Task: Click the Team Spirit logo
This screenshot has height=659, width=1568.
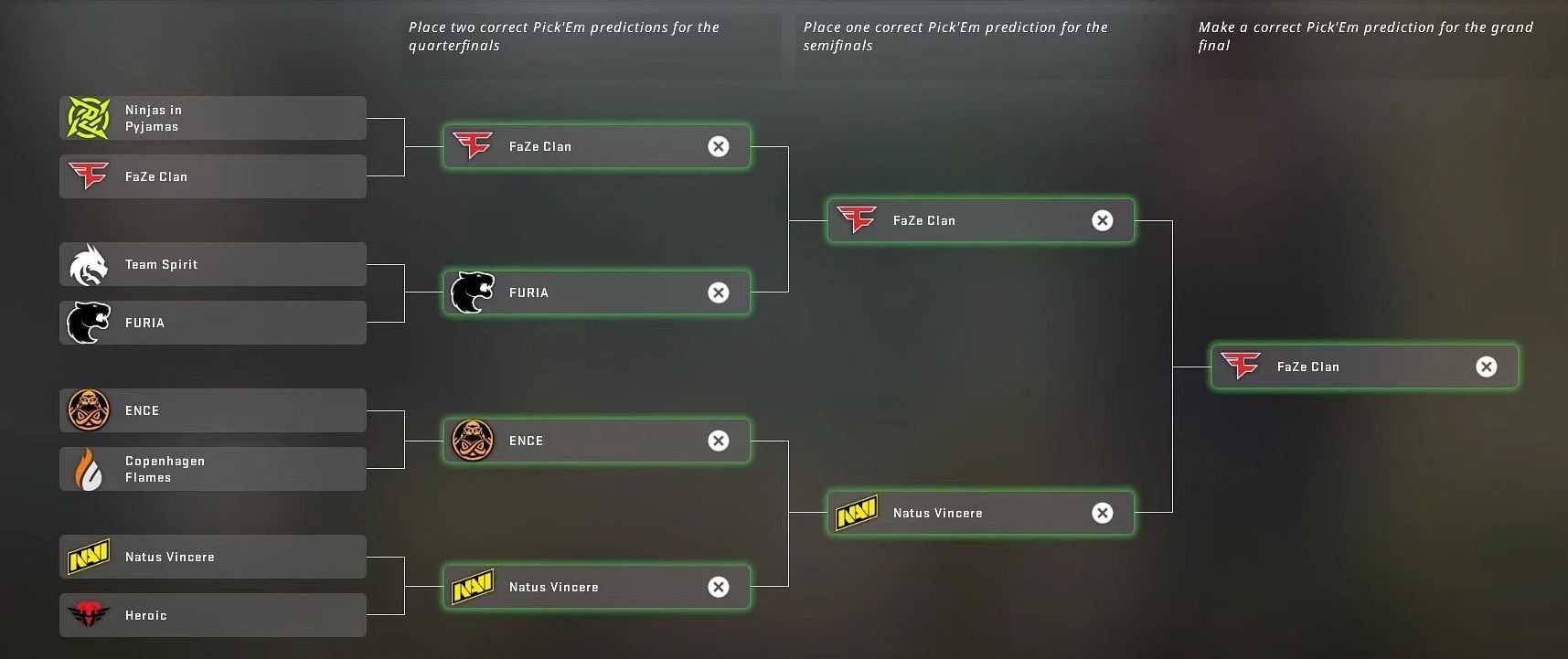Action: pos(87,263)
